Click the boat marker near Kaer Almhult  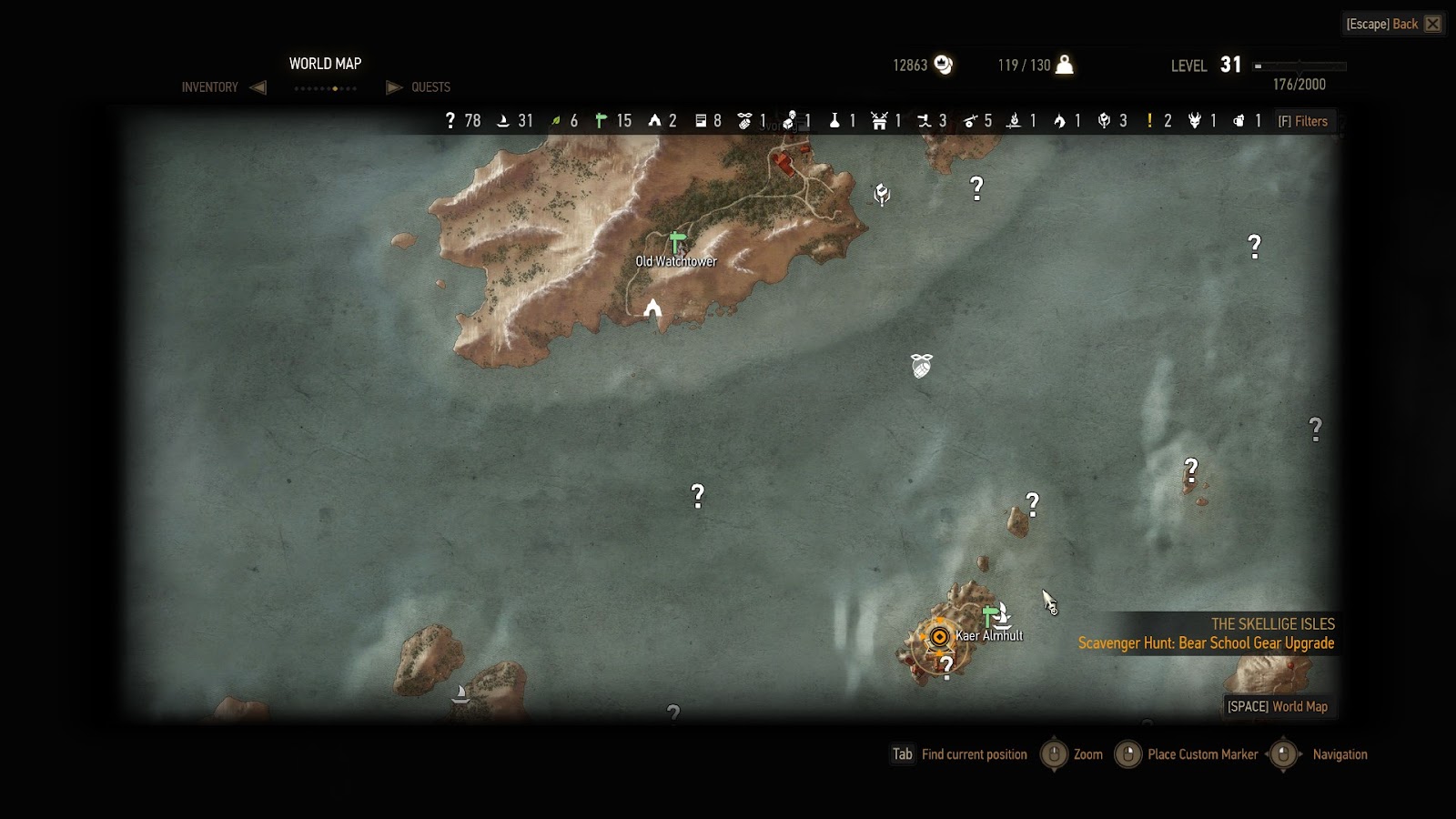tap(1002, 615)
